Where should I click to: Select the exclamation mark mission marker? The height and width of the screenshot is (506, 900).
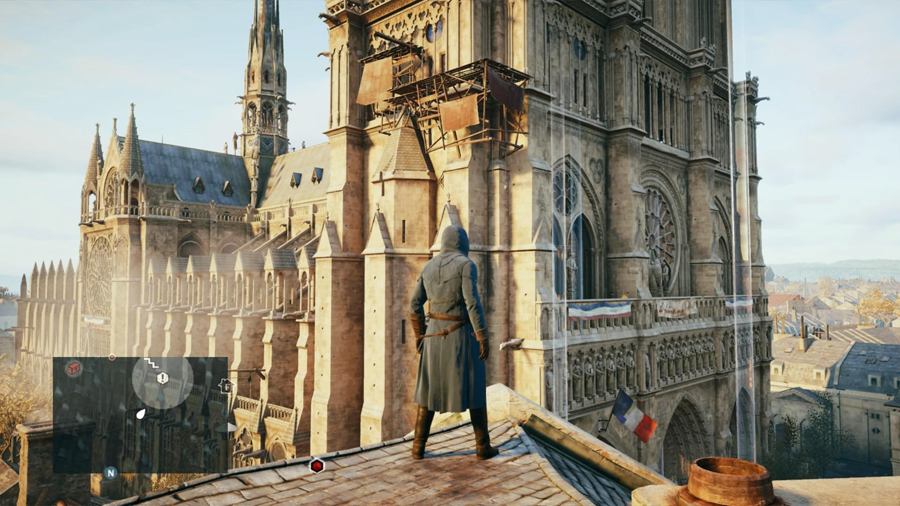[162, 379]
